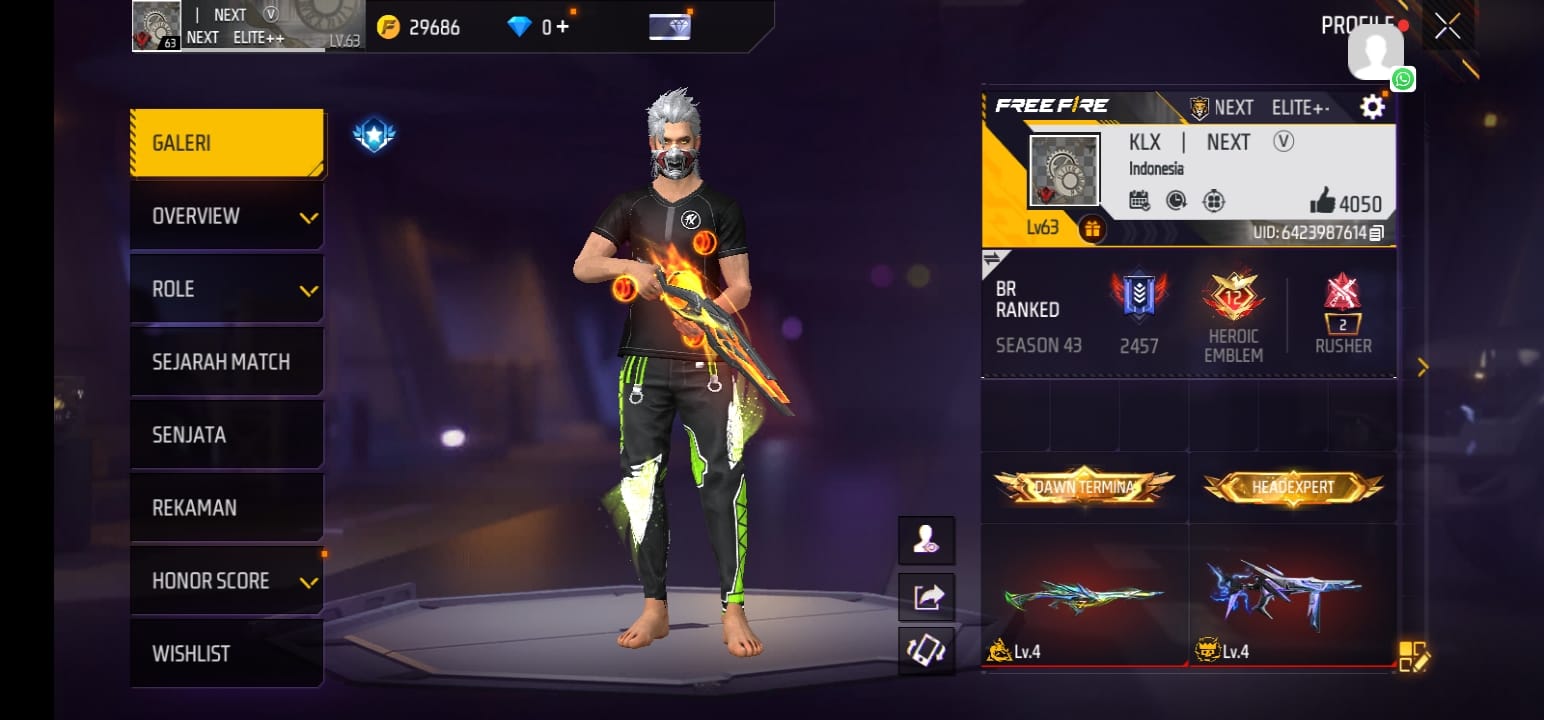Screen dimensions: 1544x720
Task: Open the Senjata weapons page
Action: (227, 435)
